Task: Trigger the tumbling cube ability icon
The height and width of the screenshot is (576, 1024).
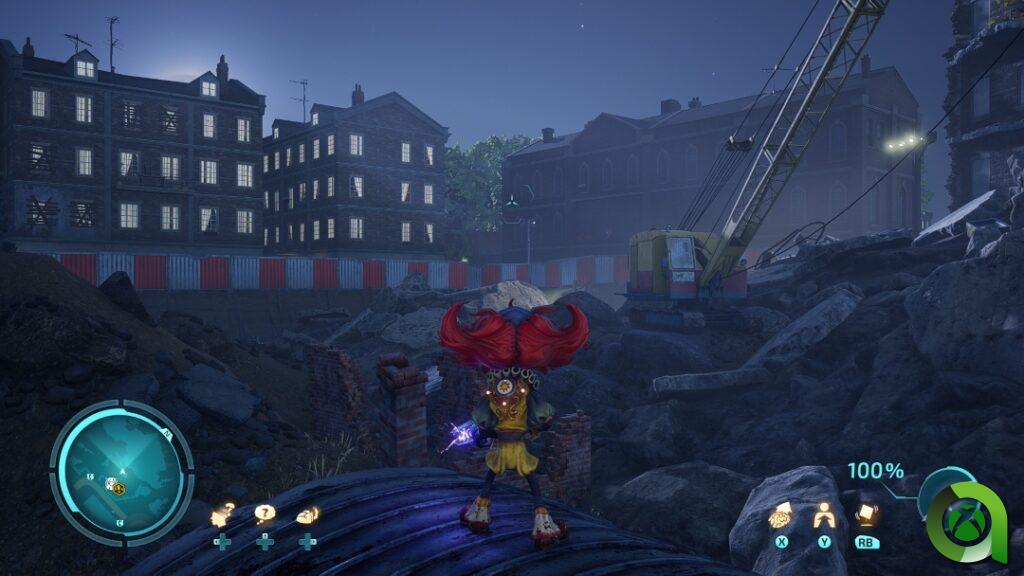Action: tap(867, 514)
